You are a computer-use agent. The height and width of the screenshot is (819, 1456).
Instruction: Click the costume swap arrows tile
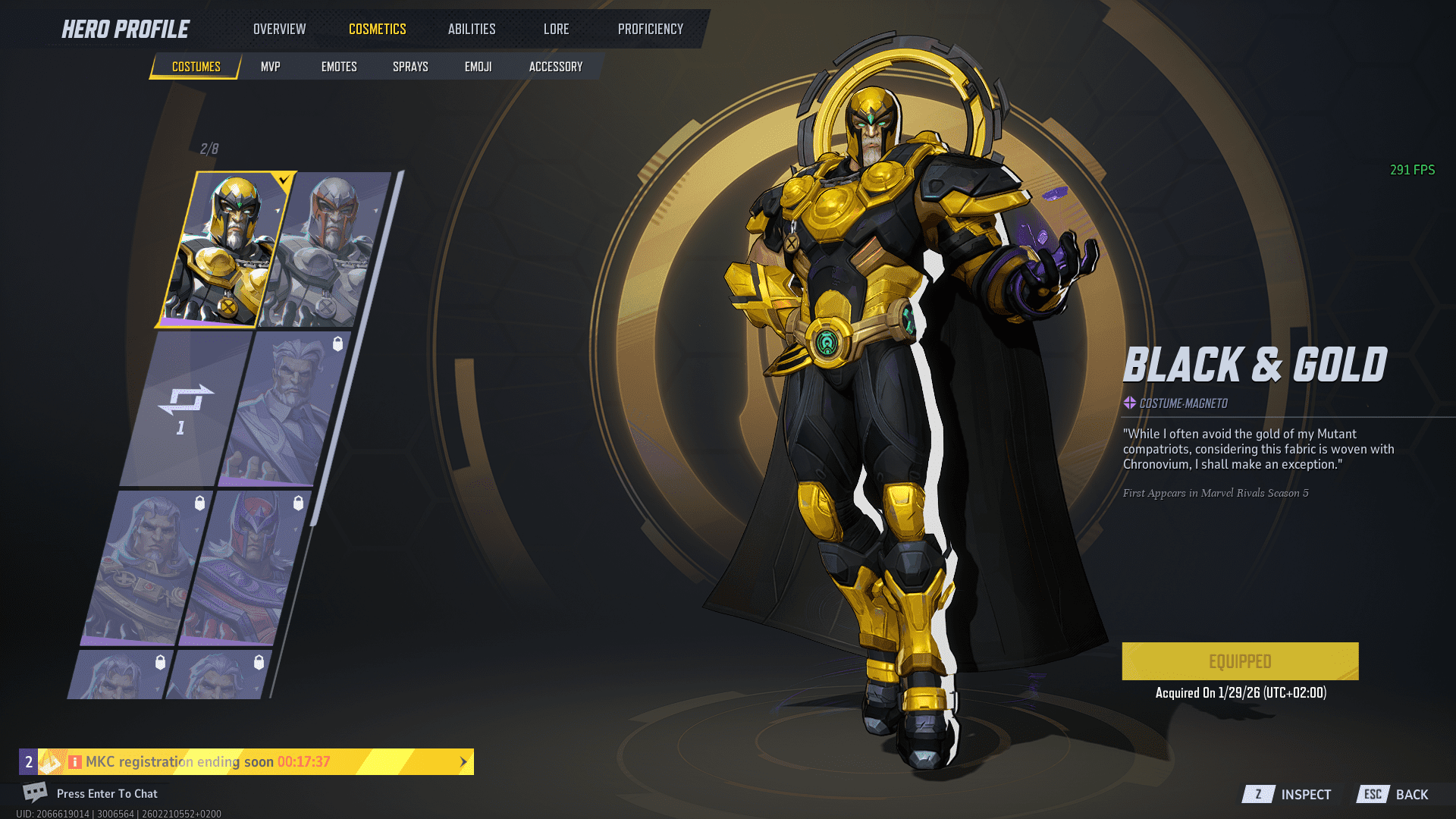(x=185, y=408)
